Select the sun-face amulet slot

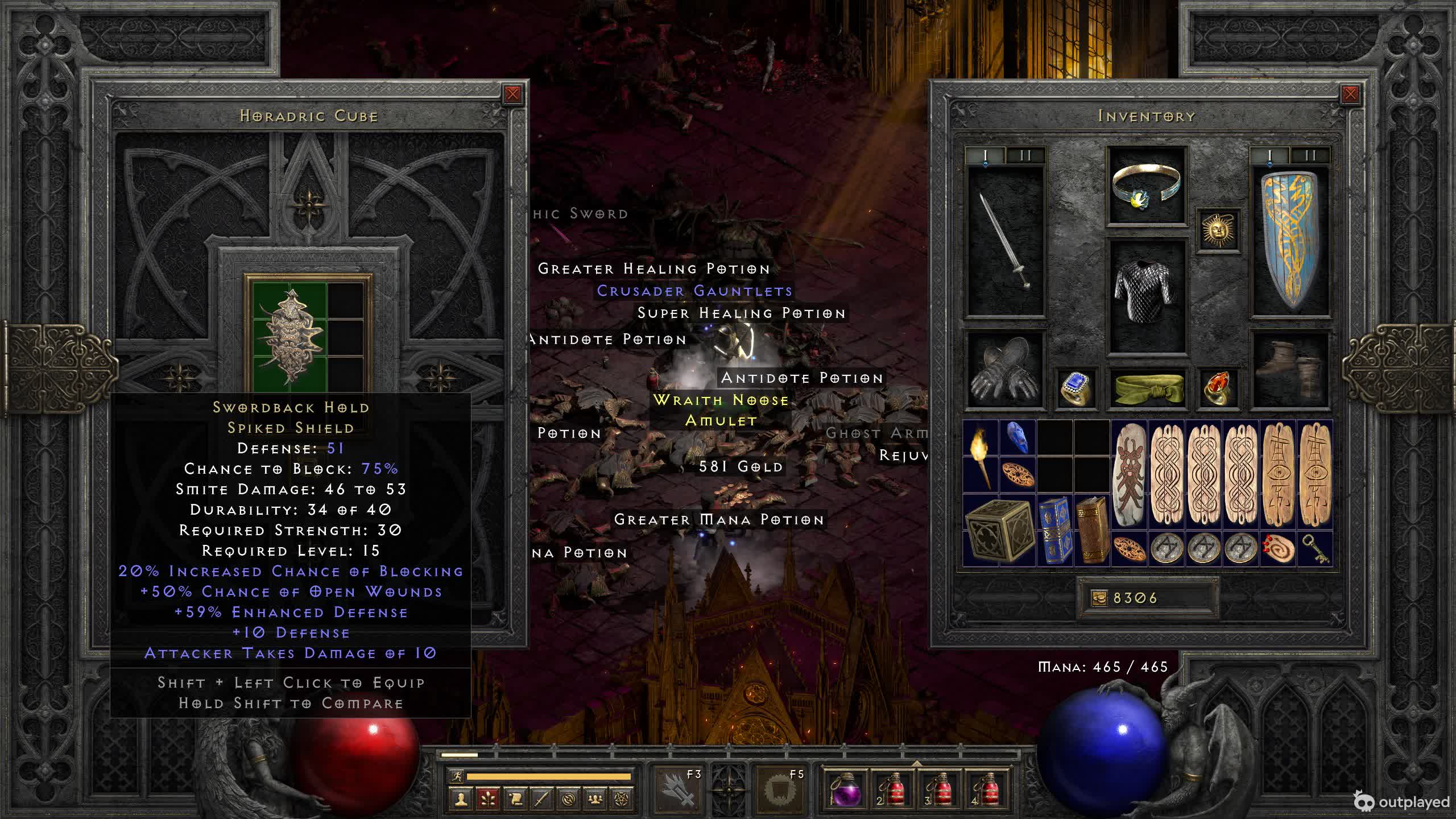(x=1218, y=230)
